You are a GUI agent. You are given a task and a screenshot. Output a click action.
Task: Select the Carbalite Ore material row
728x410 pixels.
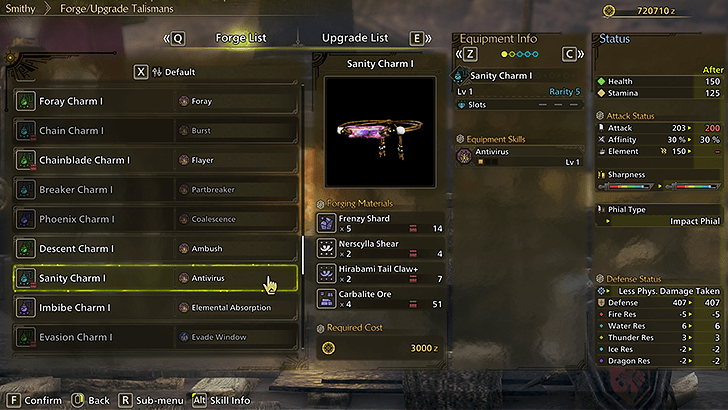pyautogui.click(x=380, y=298)
